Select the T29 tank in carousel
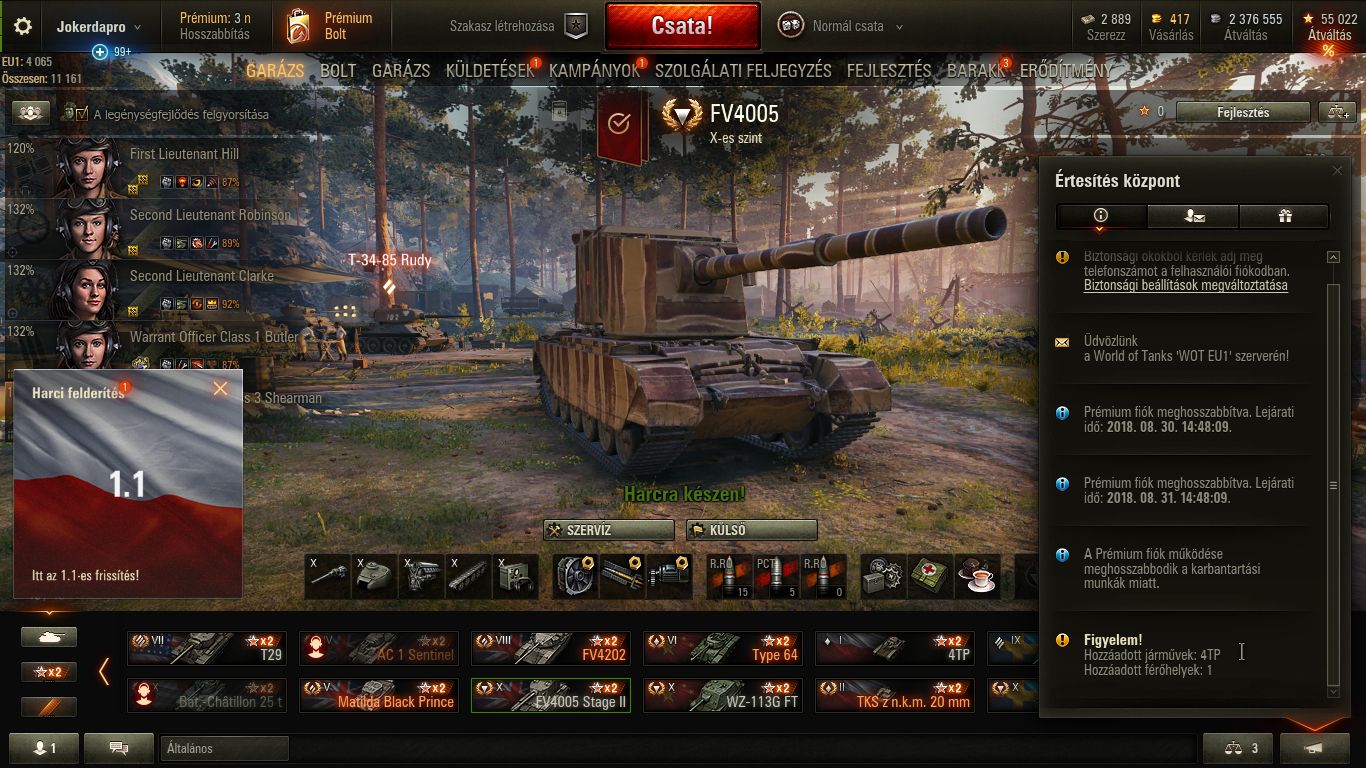The image size is (1366, 768). [207, 648]
